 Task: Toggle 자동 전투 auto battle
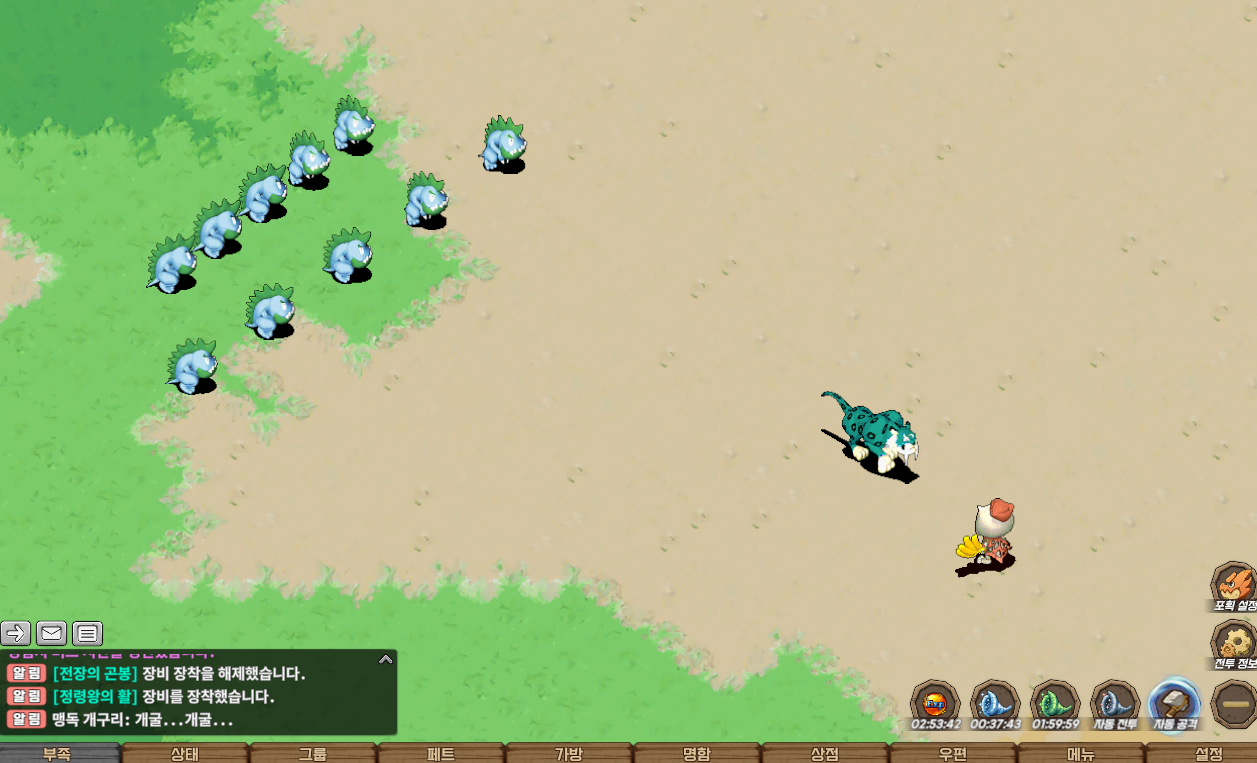pyautogui.click(x=1114, y=703)
